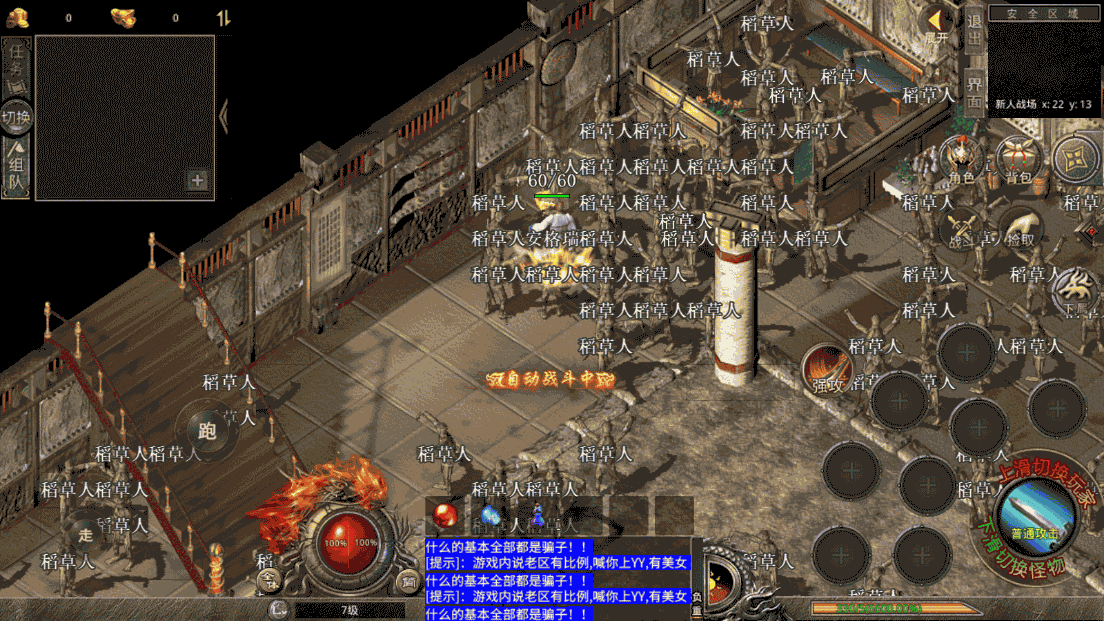Click the plus button in the quest panel

pos(197,180)
